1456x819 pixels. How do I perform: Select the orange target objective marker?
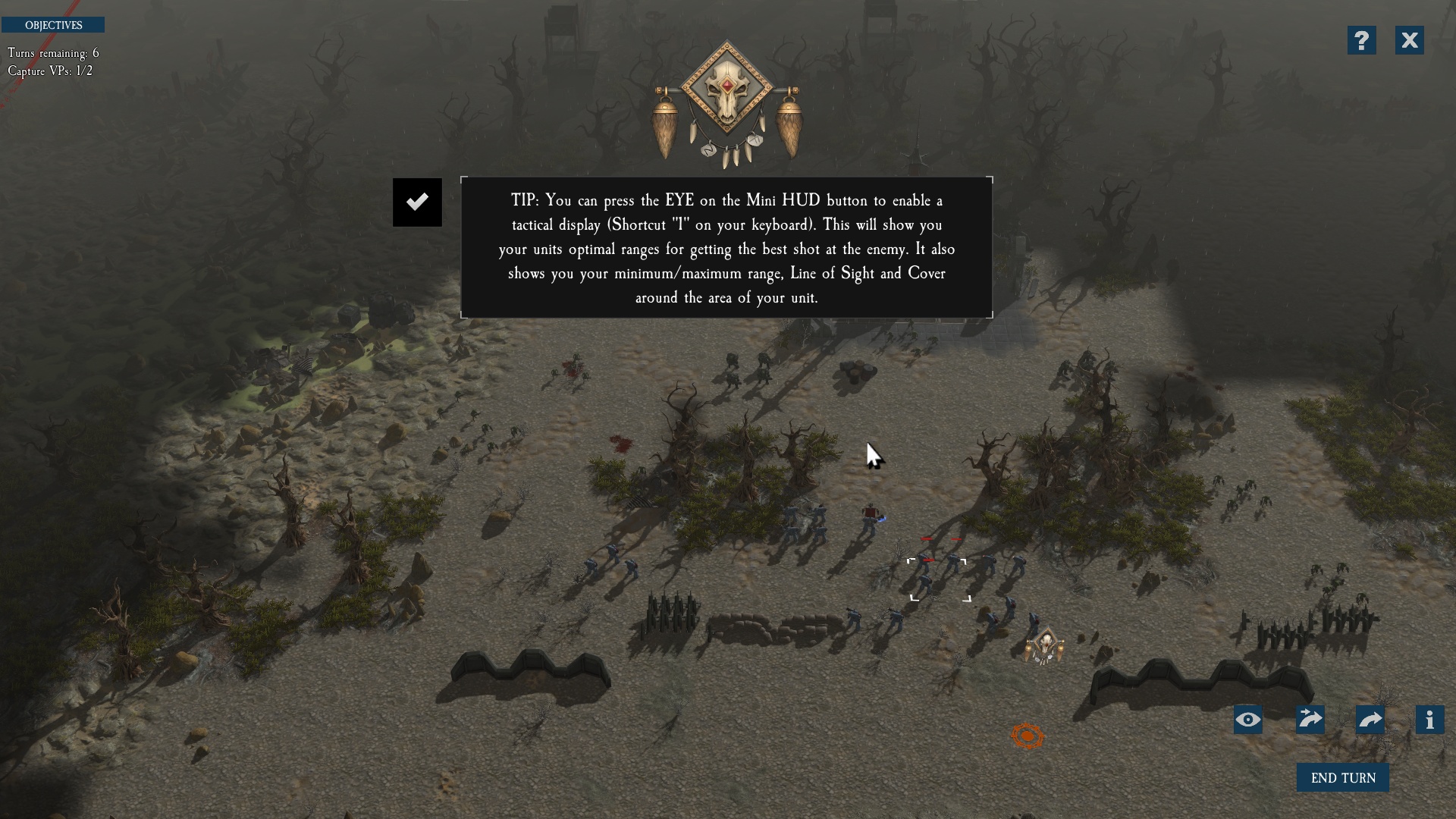point(1028,736)
